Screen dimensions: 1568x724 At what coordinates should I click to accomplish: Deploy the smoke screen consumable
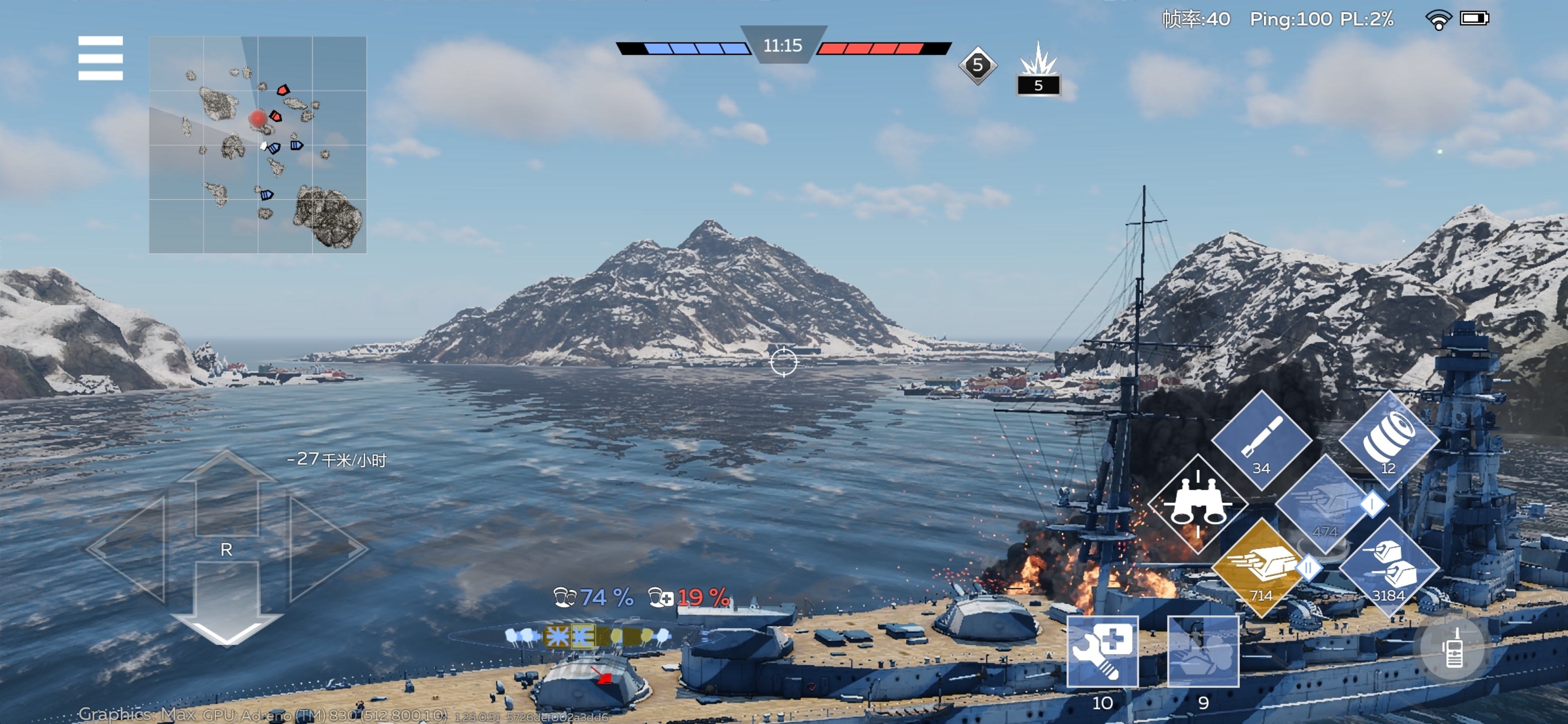point(1203,652)
